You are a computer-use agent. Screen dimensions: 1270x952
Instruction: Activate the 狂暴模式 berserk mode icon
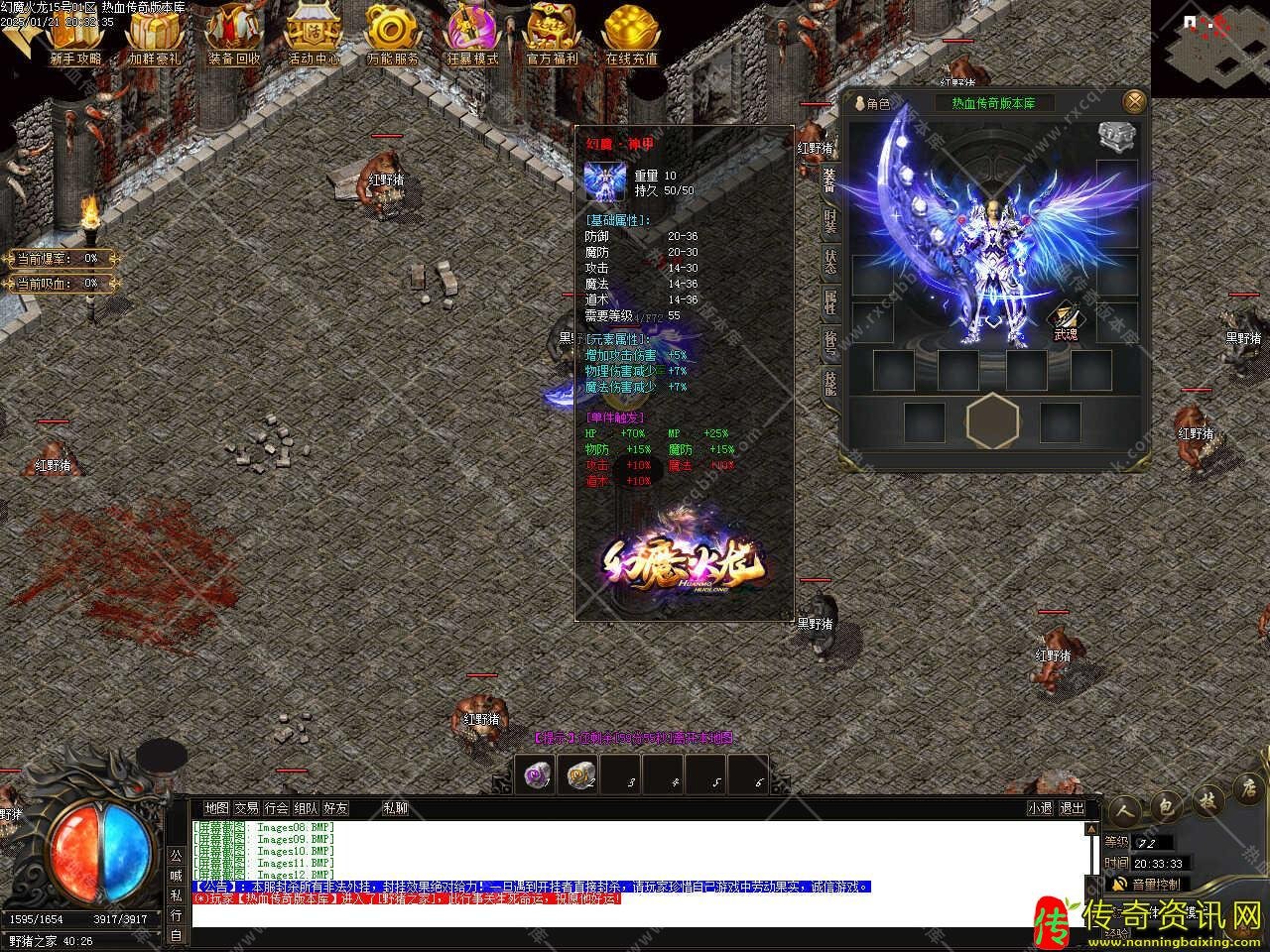point(472,33)
